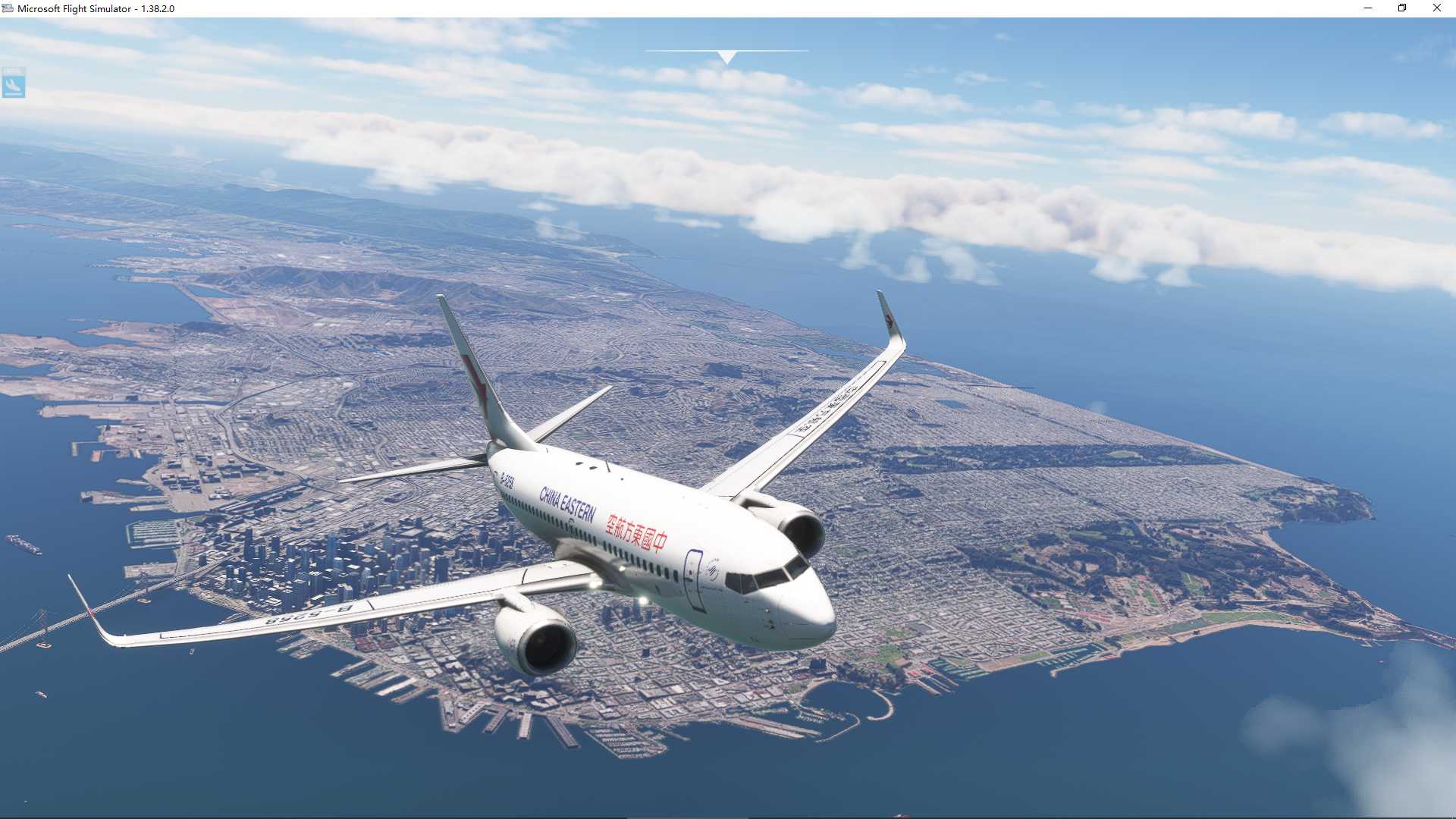Close the Microsoft Flight Simulator window

click(x=1436, y=8)
